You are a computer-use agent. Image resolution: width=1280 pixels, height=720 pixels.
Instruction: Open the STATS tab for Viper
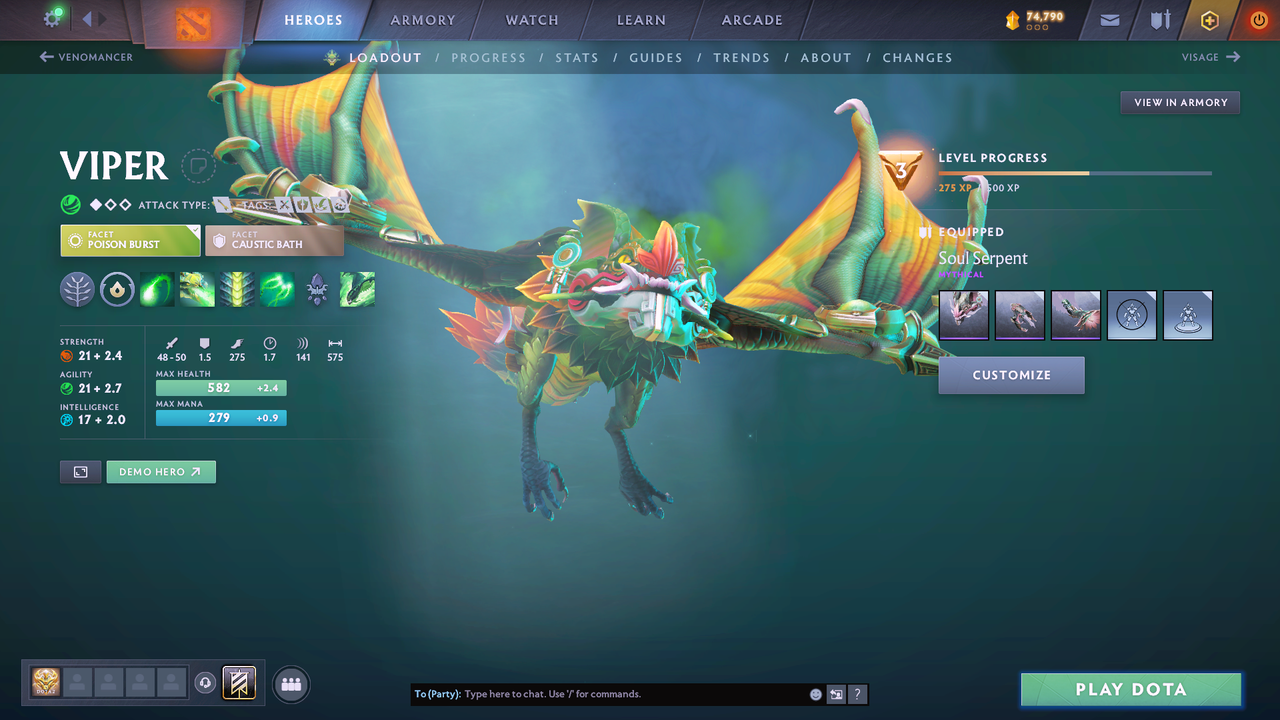[x=577, y=57]
